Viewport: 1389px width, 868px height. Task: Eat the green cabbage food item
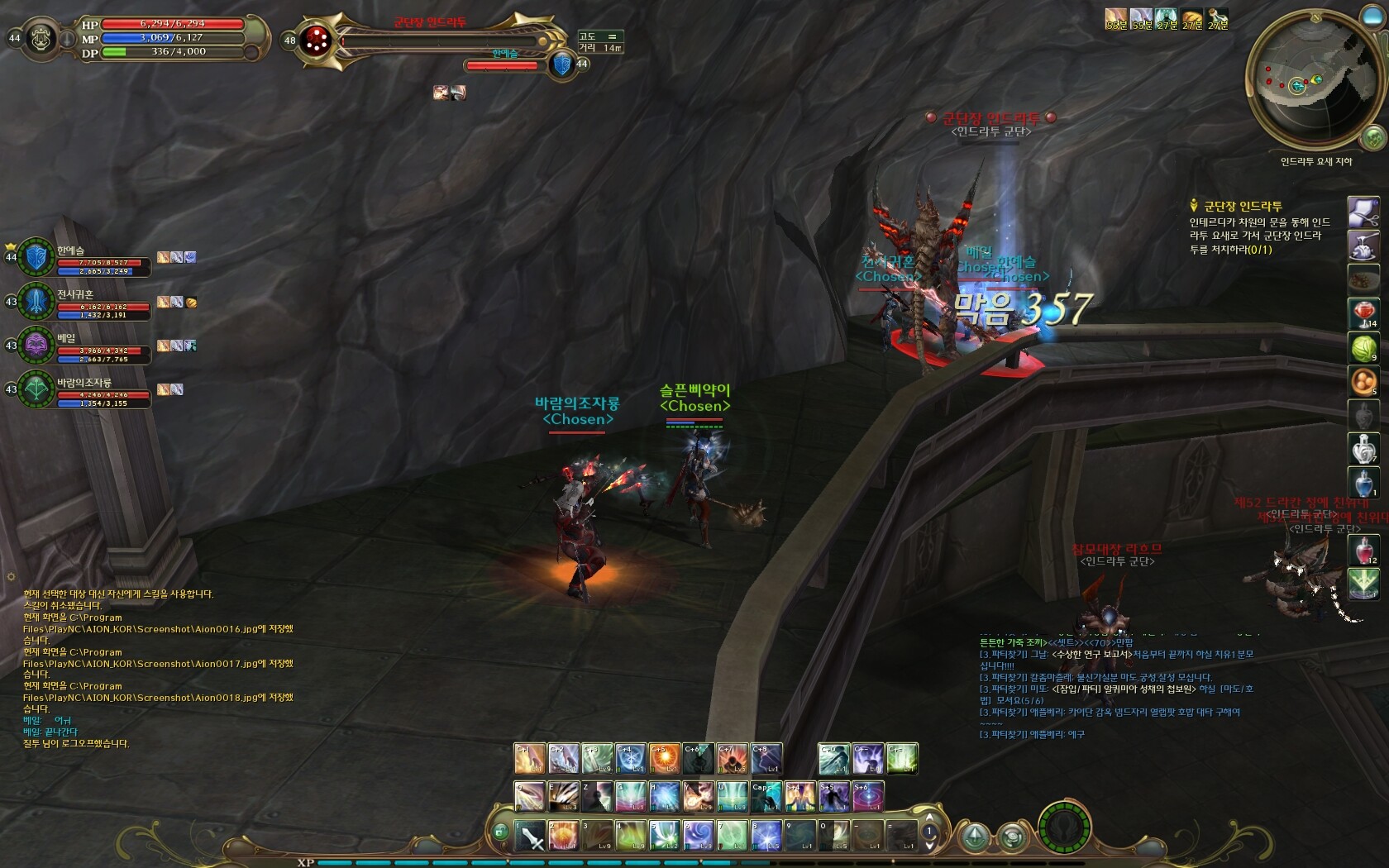tap(1363, 347)
